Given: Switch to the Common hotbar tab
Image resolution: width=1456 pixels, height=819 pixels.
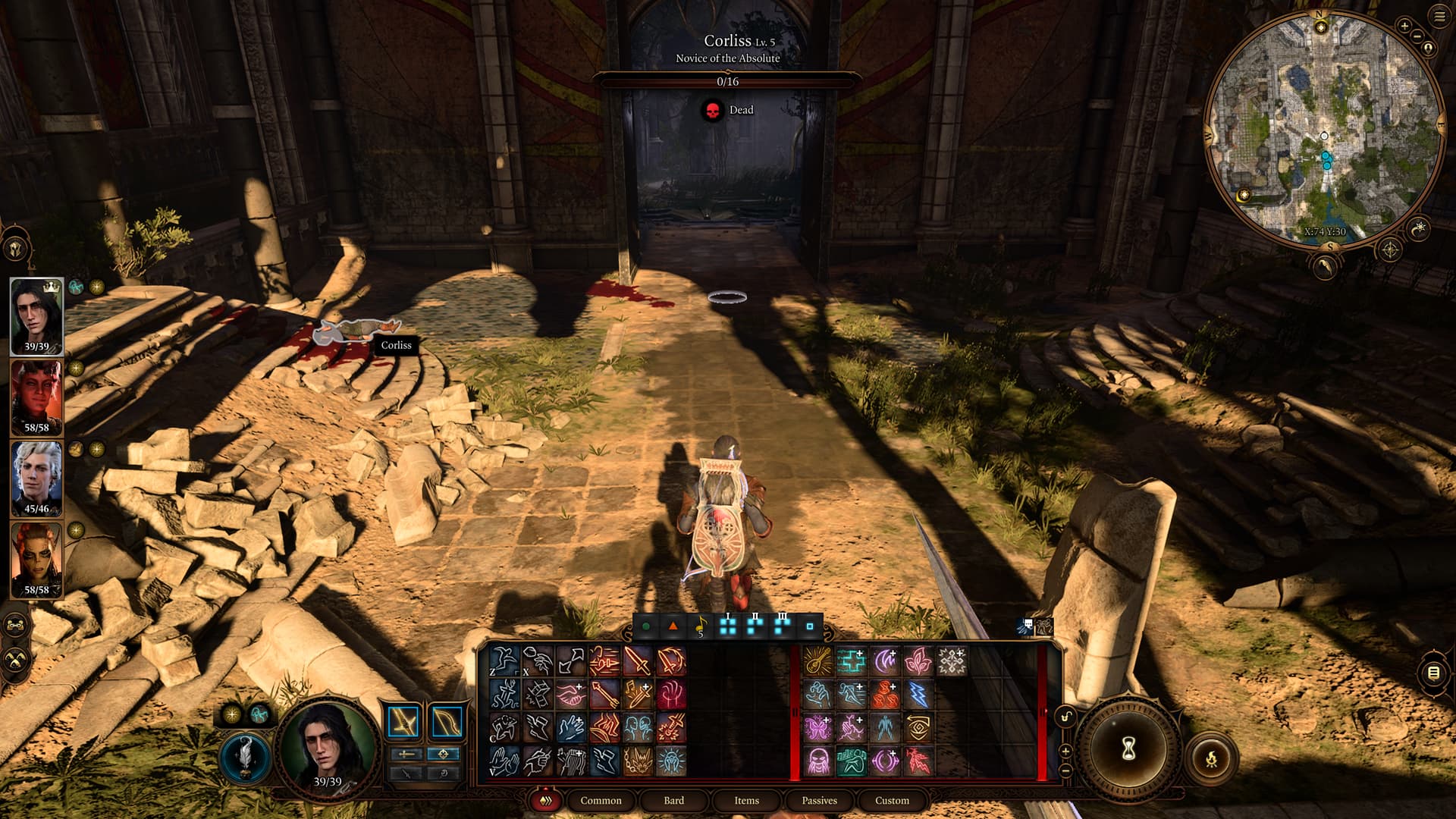Looking at the screenshot, I should [x=601, y=800].
